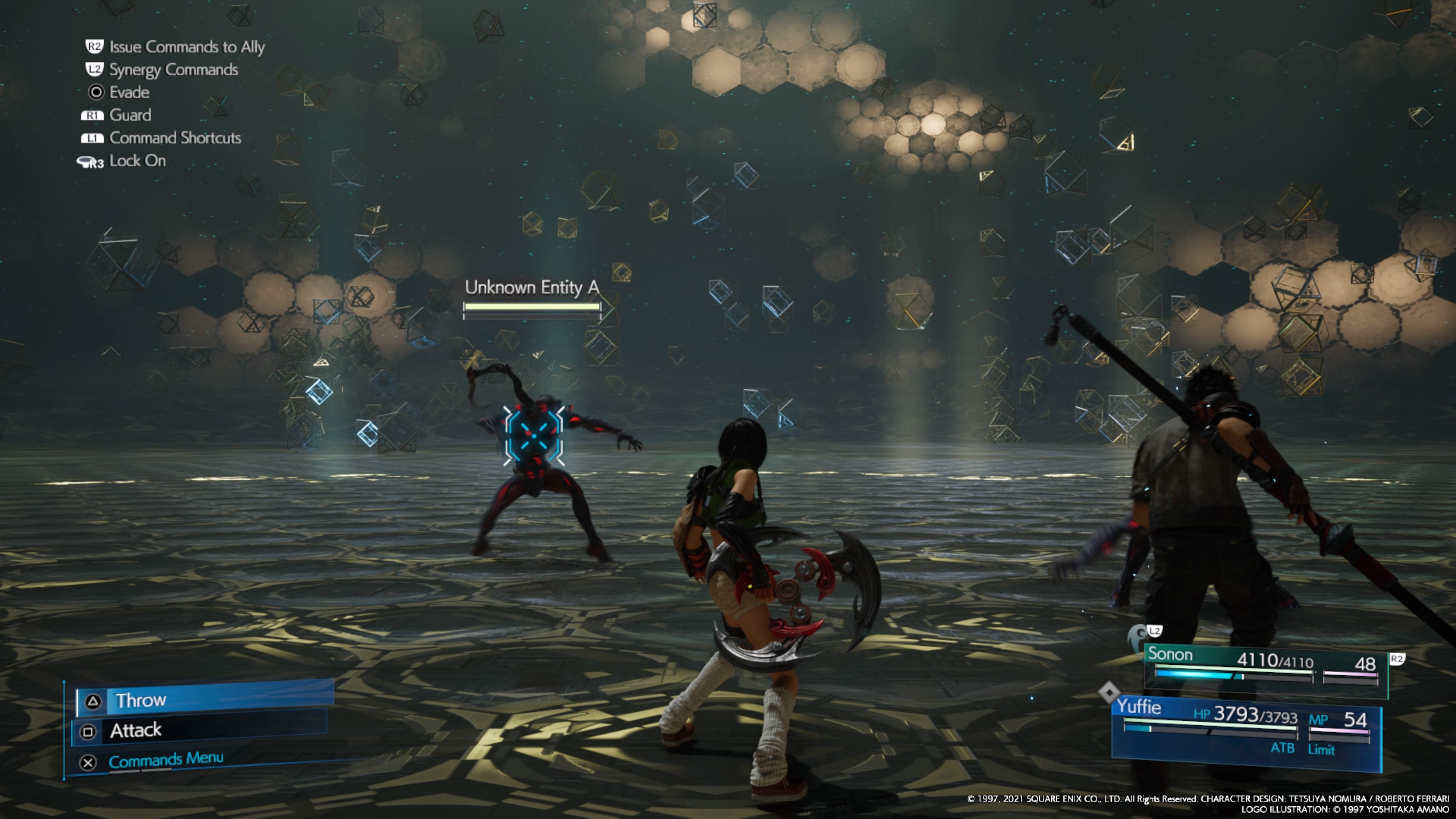The height and width of the screenshot is (819, 1456).
Task: Open the Commands Menu
Action: coord(166,760)
